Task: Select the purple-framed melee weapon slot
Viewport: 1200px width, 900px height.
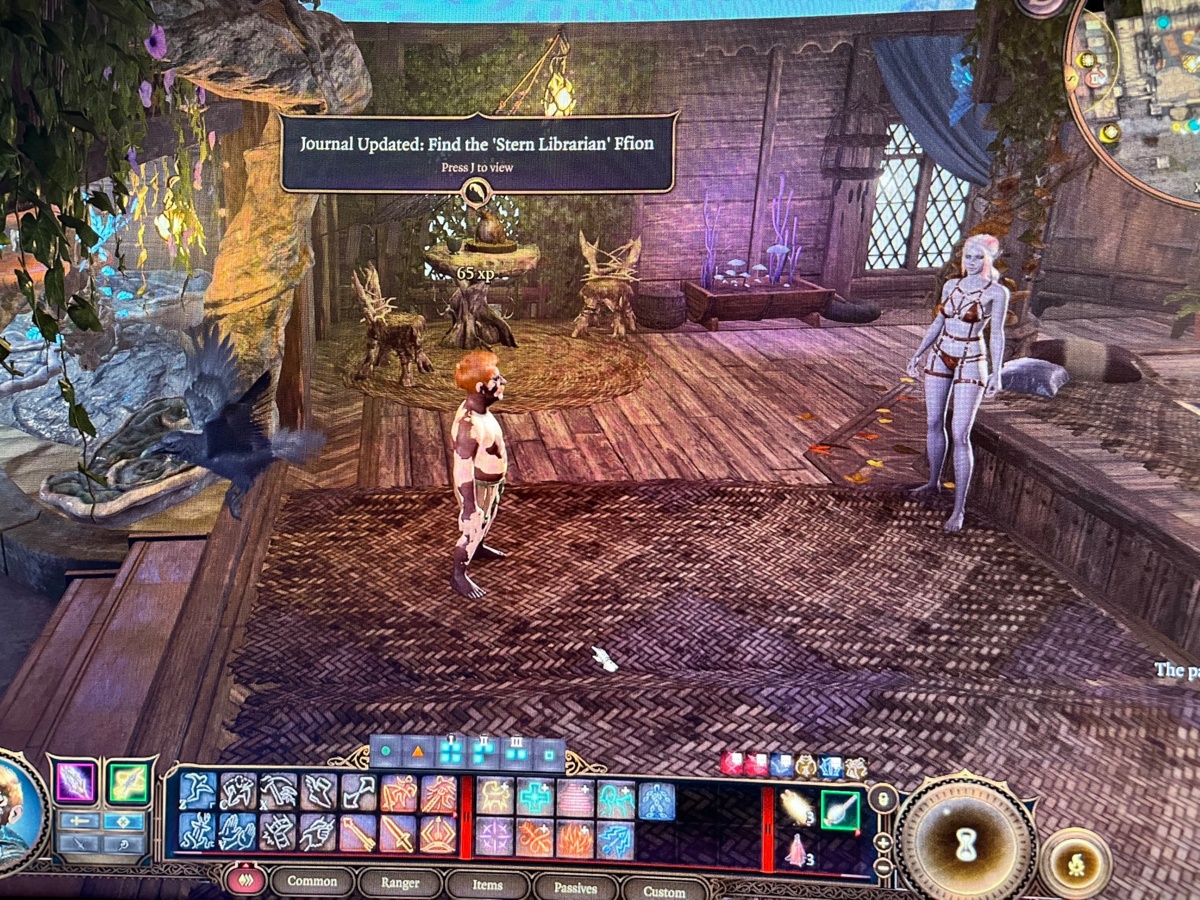Action: (75, 782)
